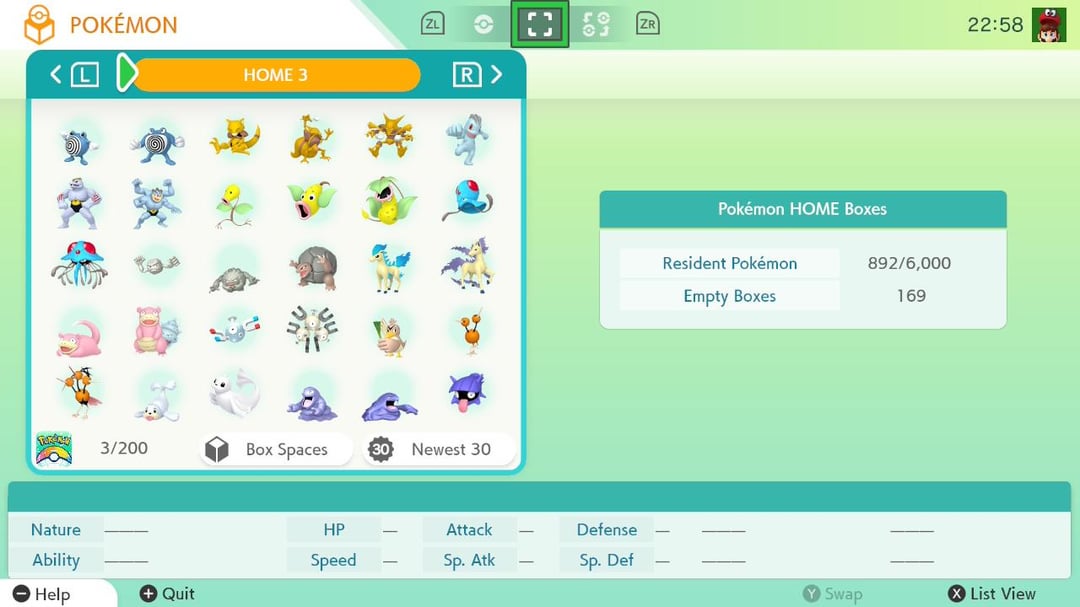Viewport: 1080px width, 607px height.
Task: Open the Pokémon HOME game icon
Action: (53, 448)
